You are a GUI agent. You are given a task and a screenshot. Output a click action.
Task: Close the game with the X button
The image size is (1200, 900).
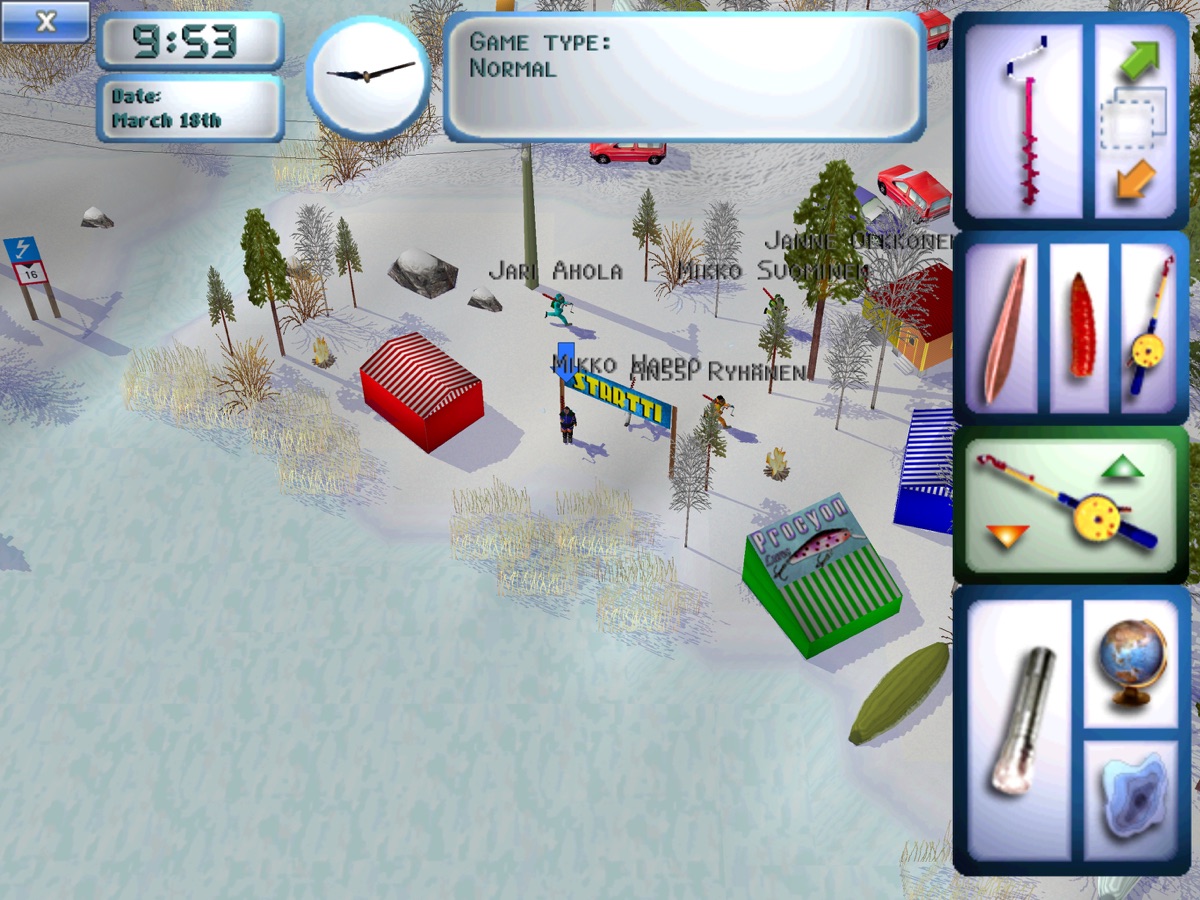click(45, 21)
